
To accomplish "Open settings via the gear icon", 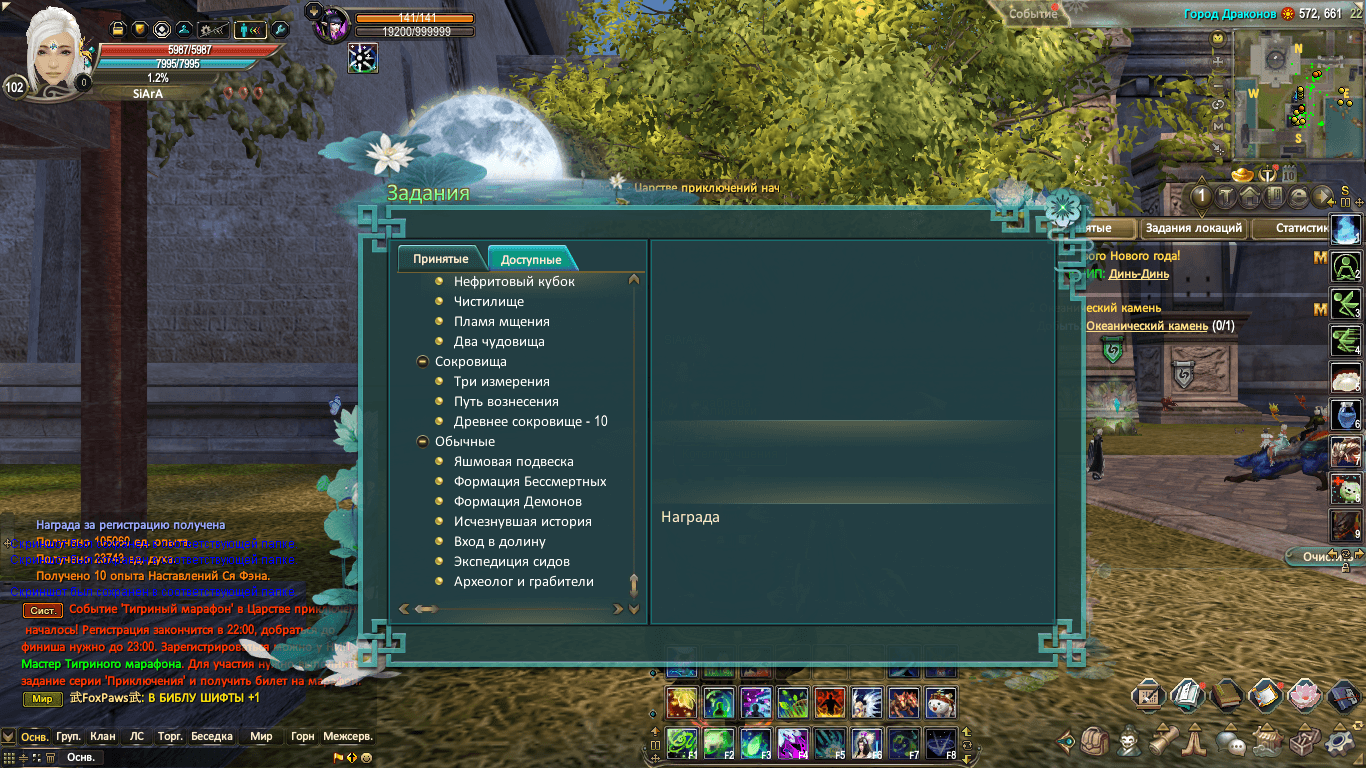I will coord(1340,742).
